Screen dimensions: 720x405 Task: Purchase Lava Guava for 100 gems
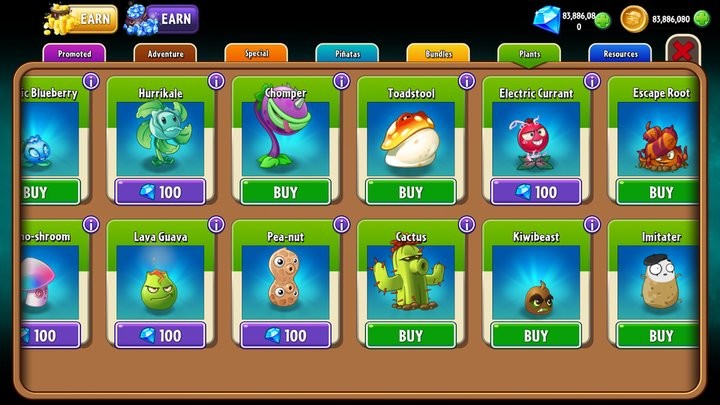pos(160,335)
